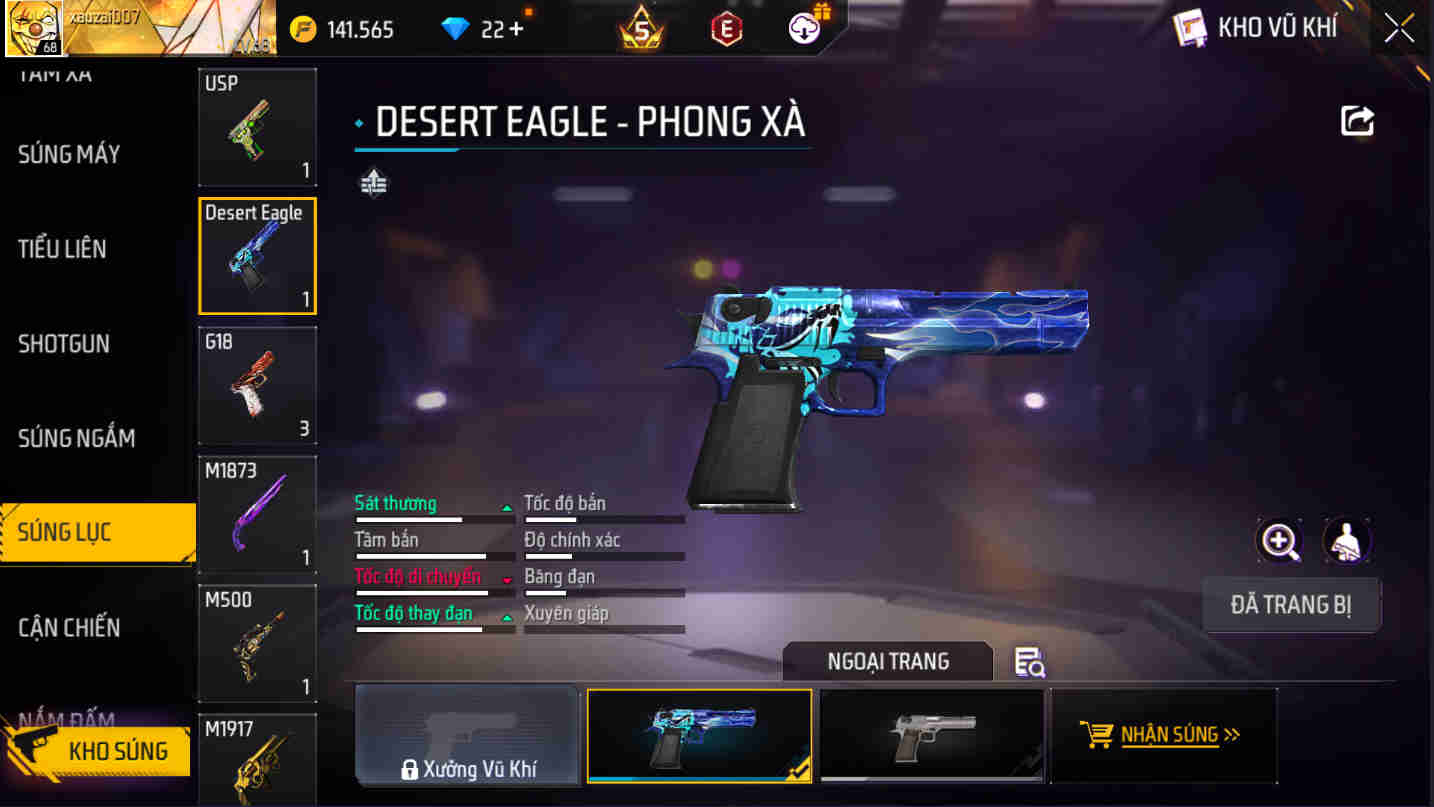
Task: Zoom the weapon with the magnifier icon
Action: point(1280,540)
